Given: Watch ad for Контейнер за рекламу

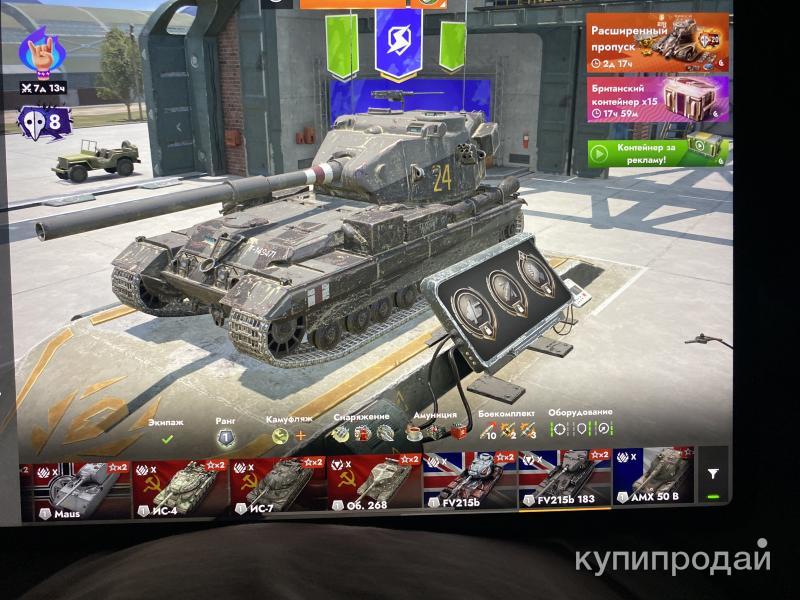Looking at the screenshot, I should (656, 154).
